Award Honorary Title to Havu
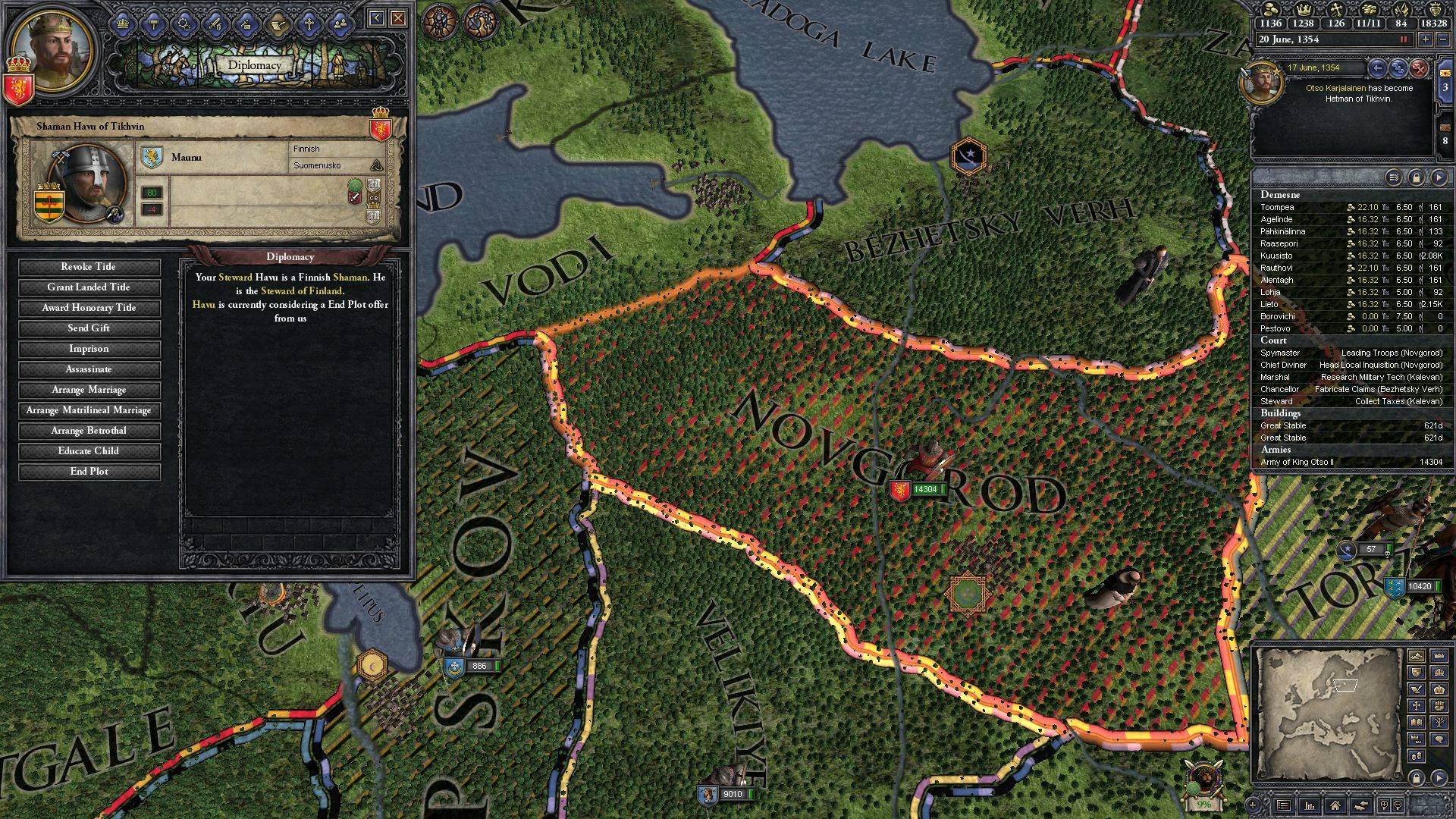This screenshot has height=819, width=1456. click(89, 308)
